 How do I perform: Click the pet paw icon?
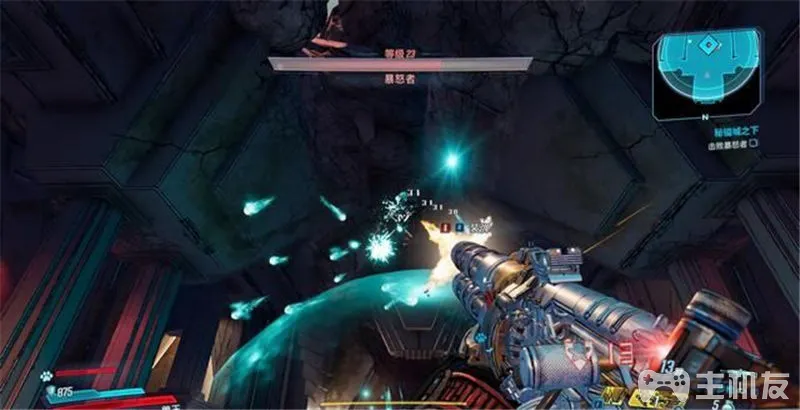pos(47,377)
